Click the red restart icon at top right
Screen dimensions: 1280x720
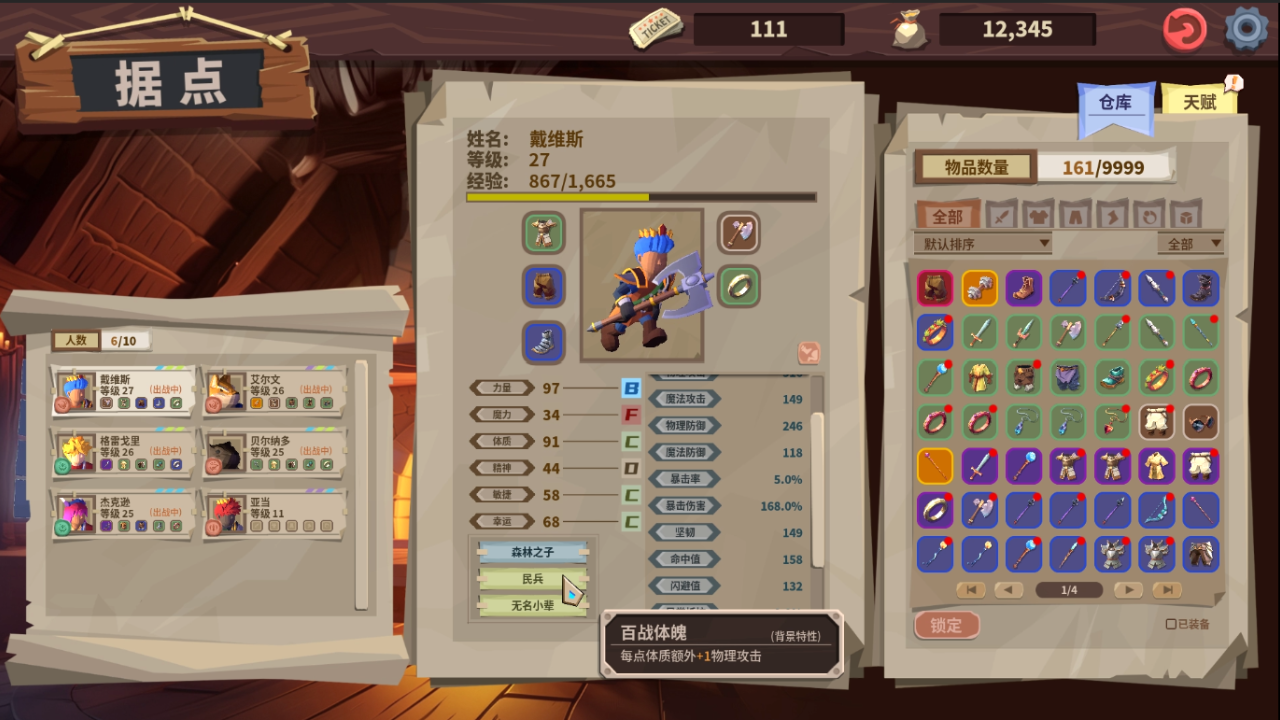1185,28
